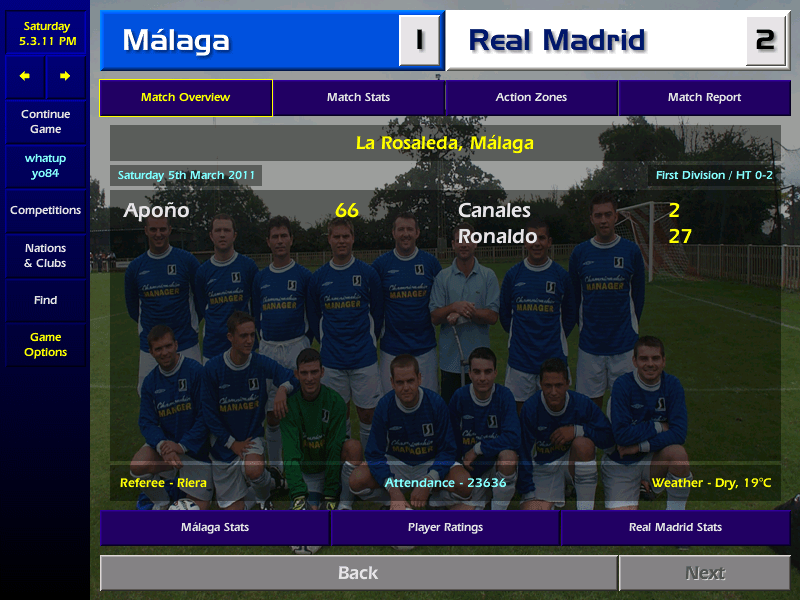Click the right yellow arrow button
Viewport: 800px width, 600px height.
tap(65, 76)
